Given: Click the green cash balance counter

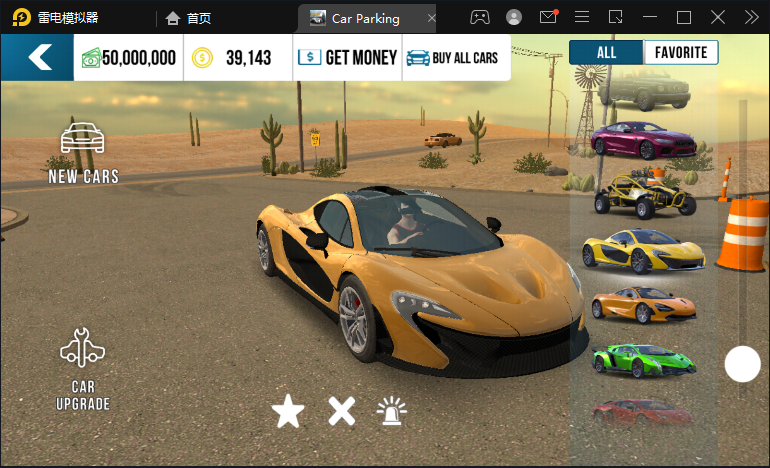Looking at the screenshot, I should [x=129, y=58].
